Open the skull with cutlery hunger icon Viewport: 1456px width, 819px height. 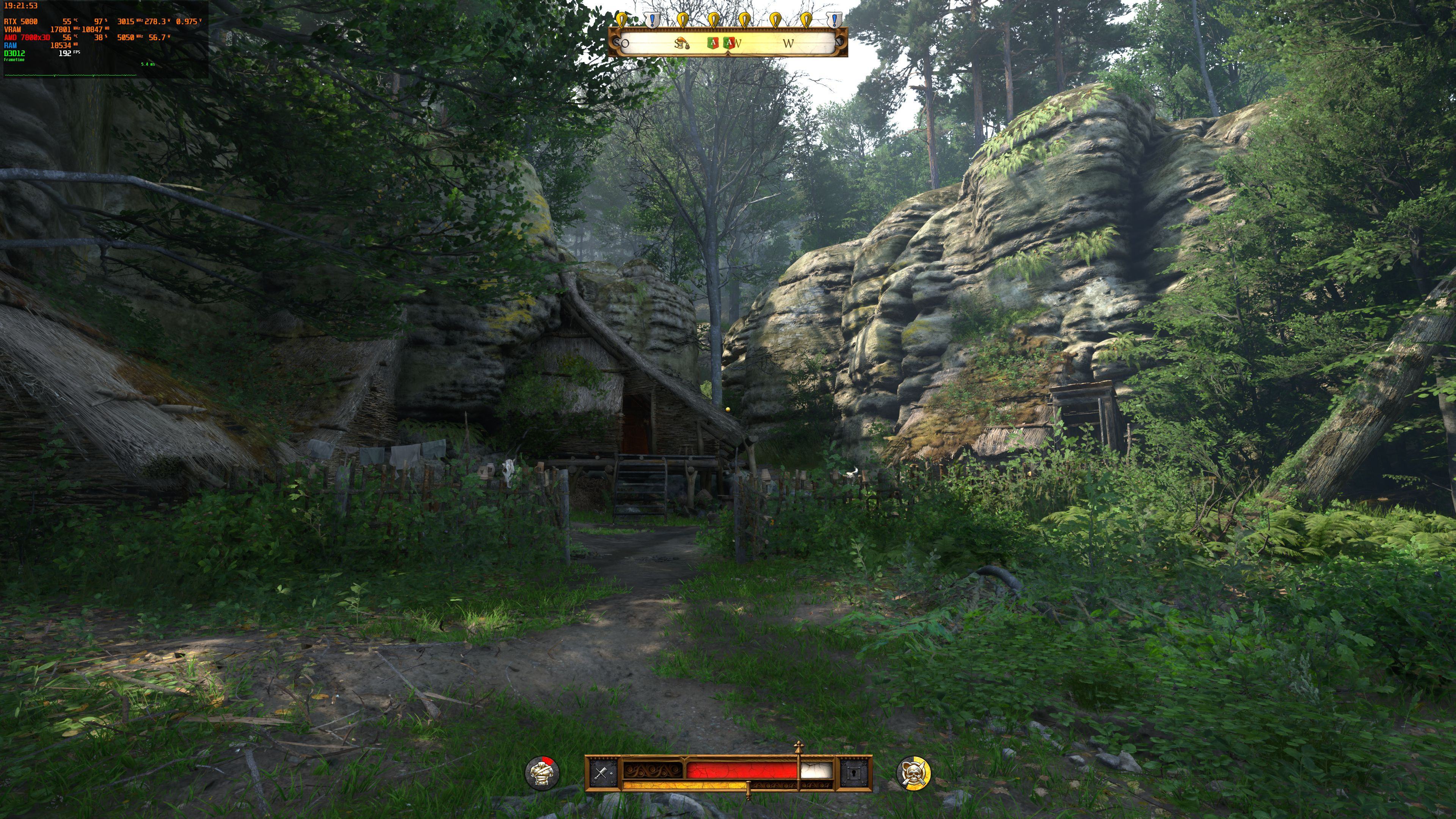(x=913, y=773)
